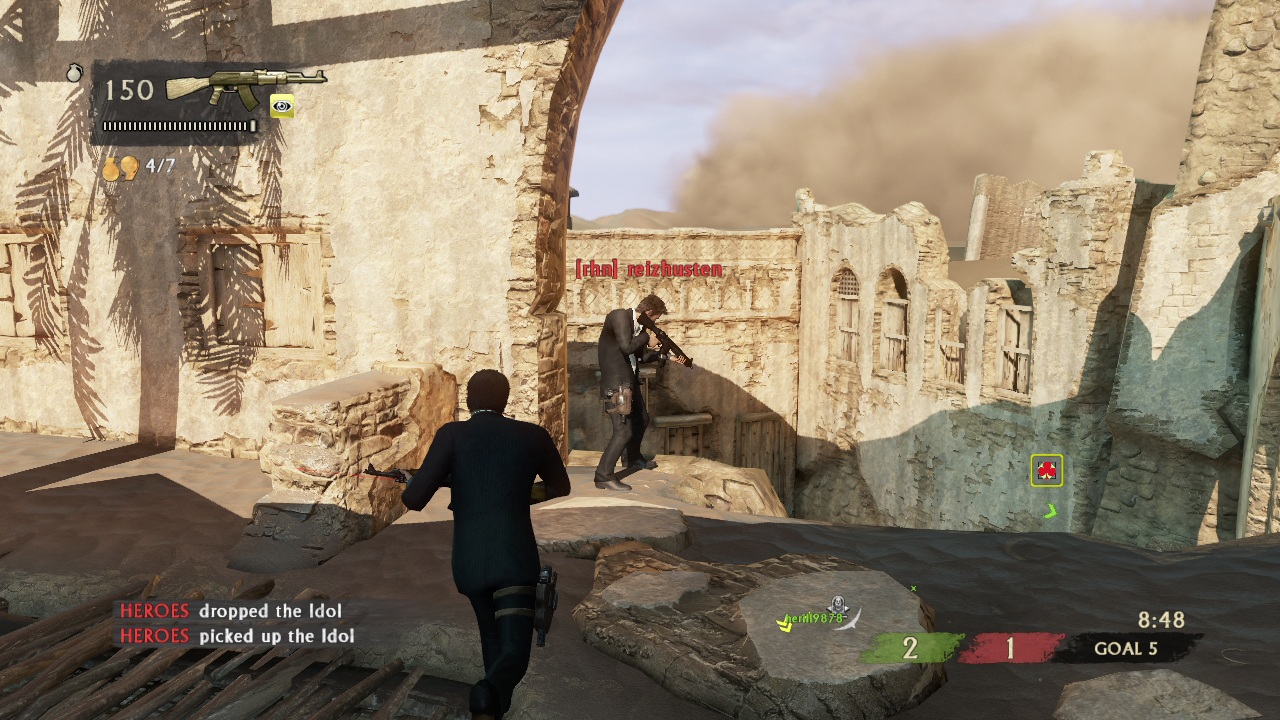This screenshot has width=1280, height=720.
Task: Click the orange medals icon
Action: pos(120,167)
